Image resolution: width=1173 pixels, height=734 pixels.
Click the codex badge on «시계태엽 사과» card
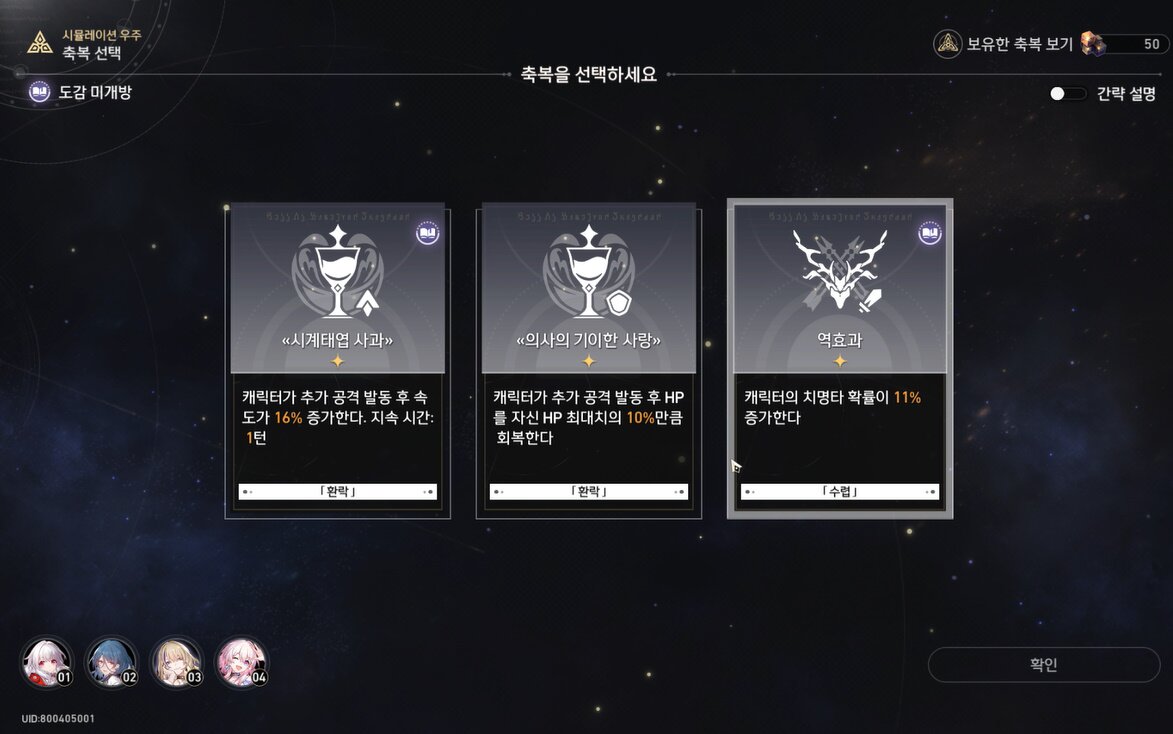pos(427,234)
